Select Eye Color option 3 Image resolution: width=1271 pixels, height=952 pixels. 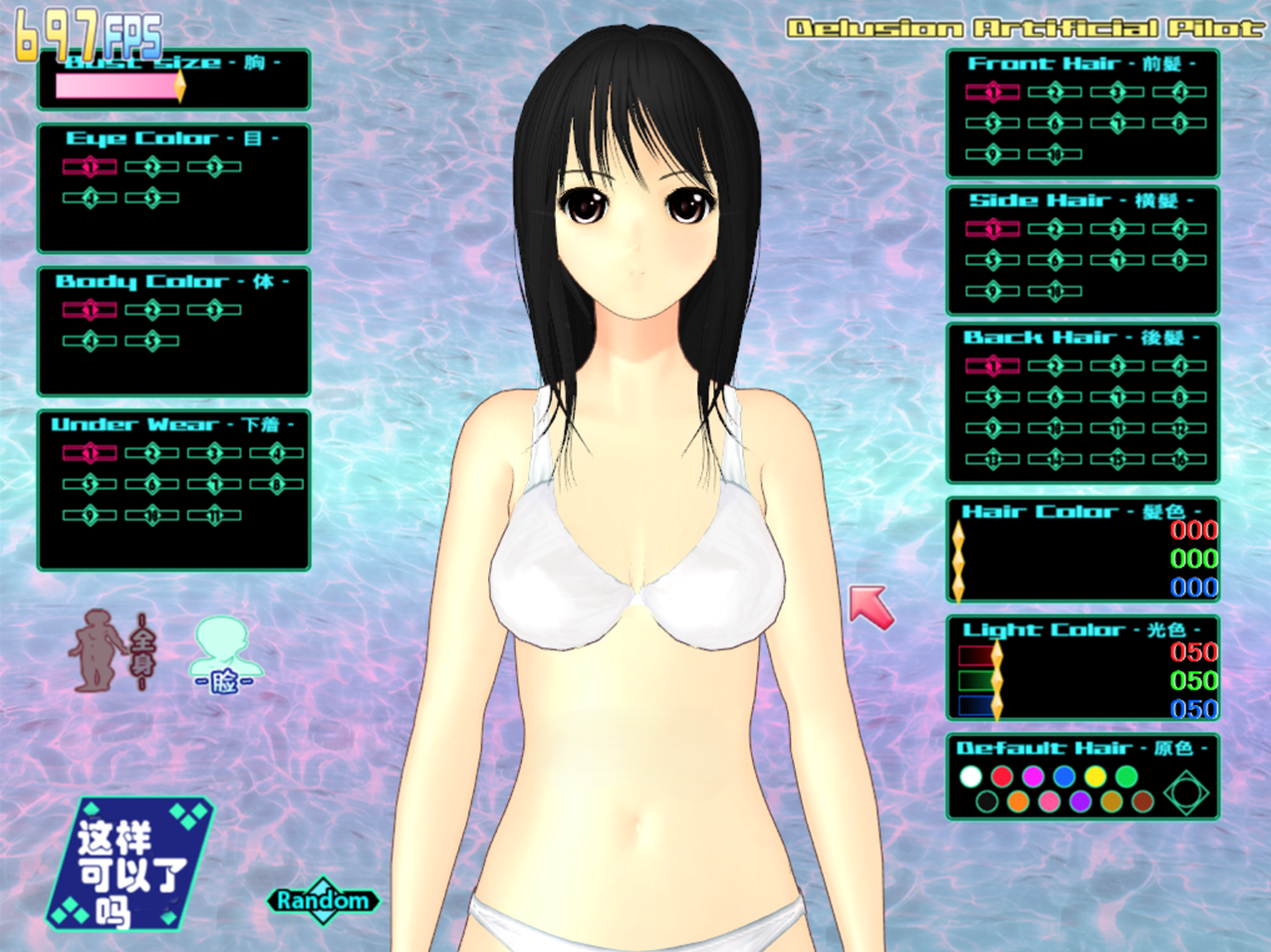(x=214, y=167)
